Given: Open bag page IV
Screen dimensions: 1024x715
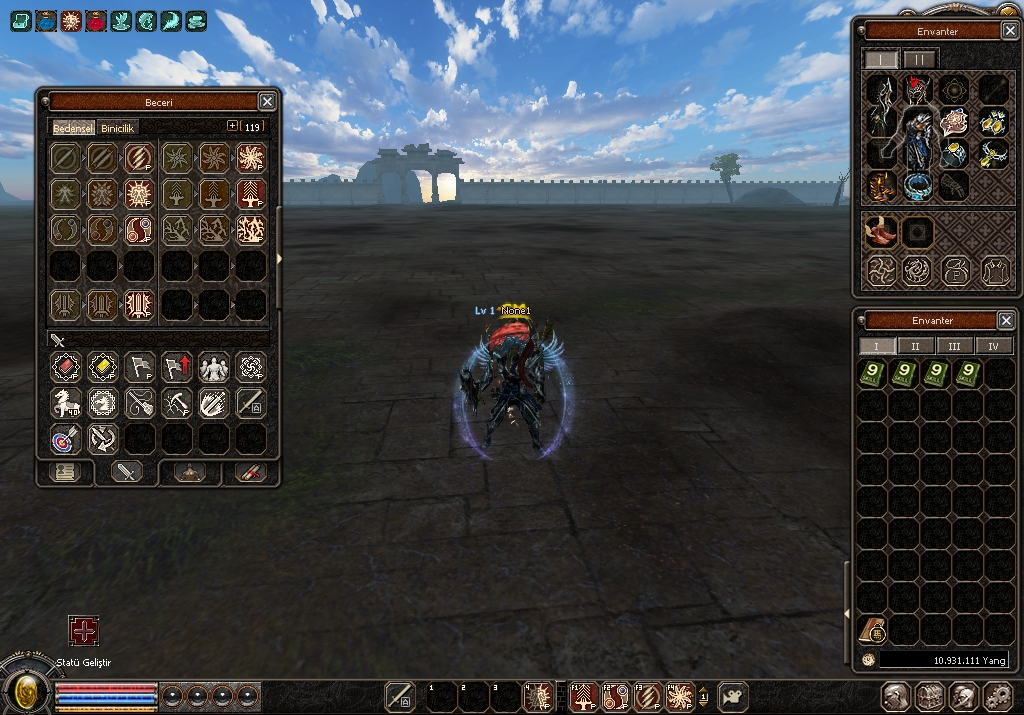Looking at the screenshot, I should [993, 346].
